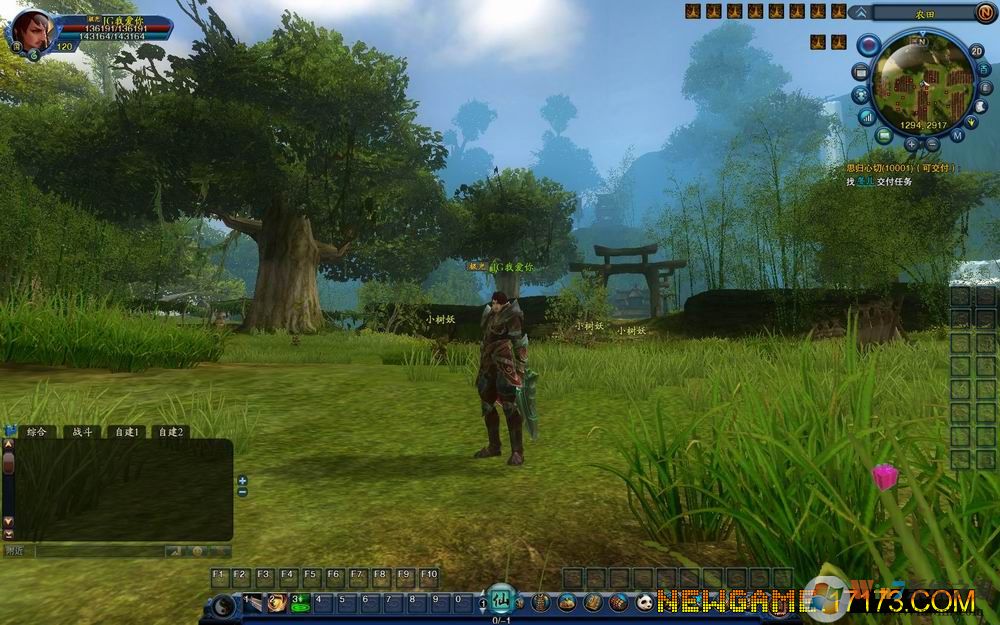Activate the sword skill in slot 1
The image size is (1000, 625).
[254, 602]
